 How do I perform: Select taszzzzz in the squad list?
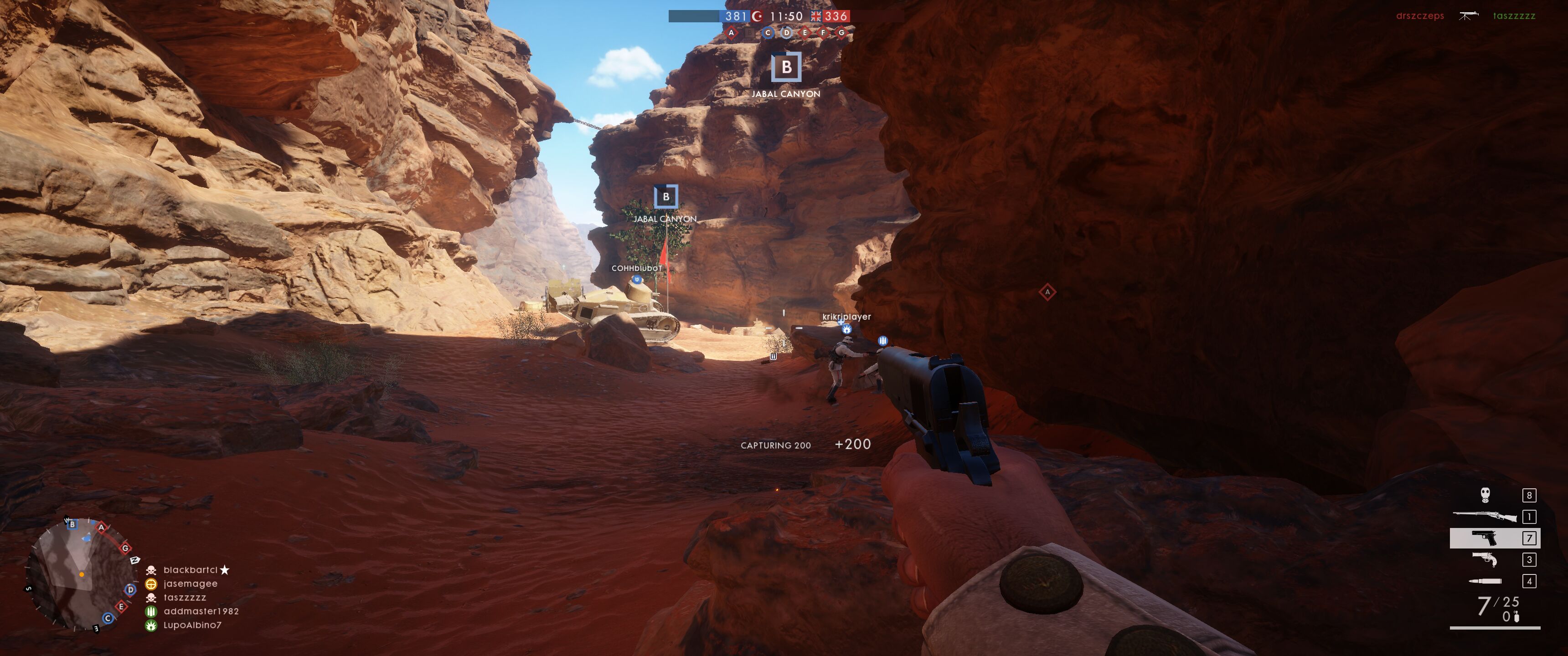tap(185, 598)
